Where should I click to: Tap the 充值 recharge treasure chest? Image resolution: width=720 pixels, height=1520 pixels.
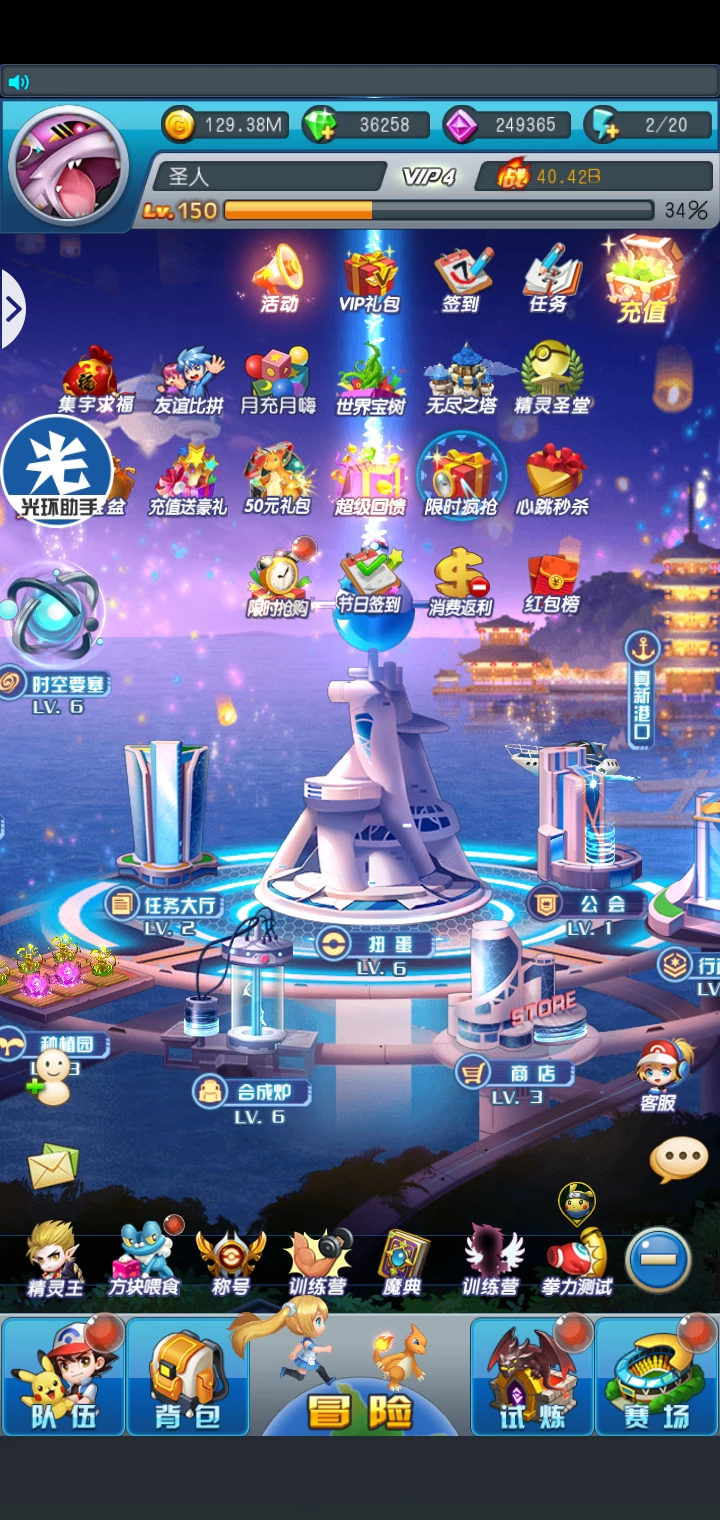(642, 280)
